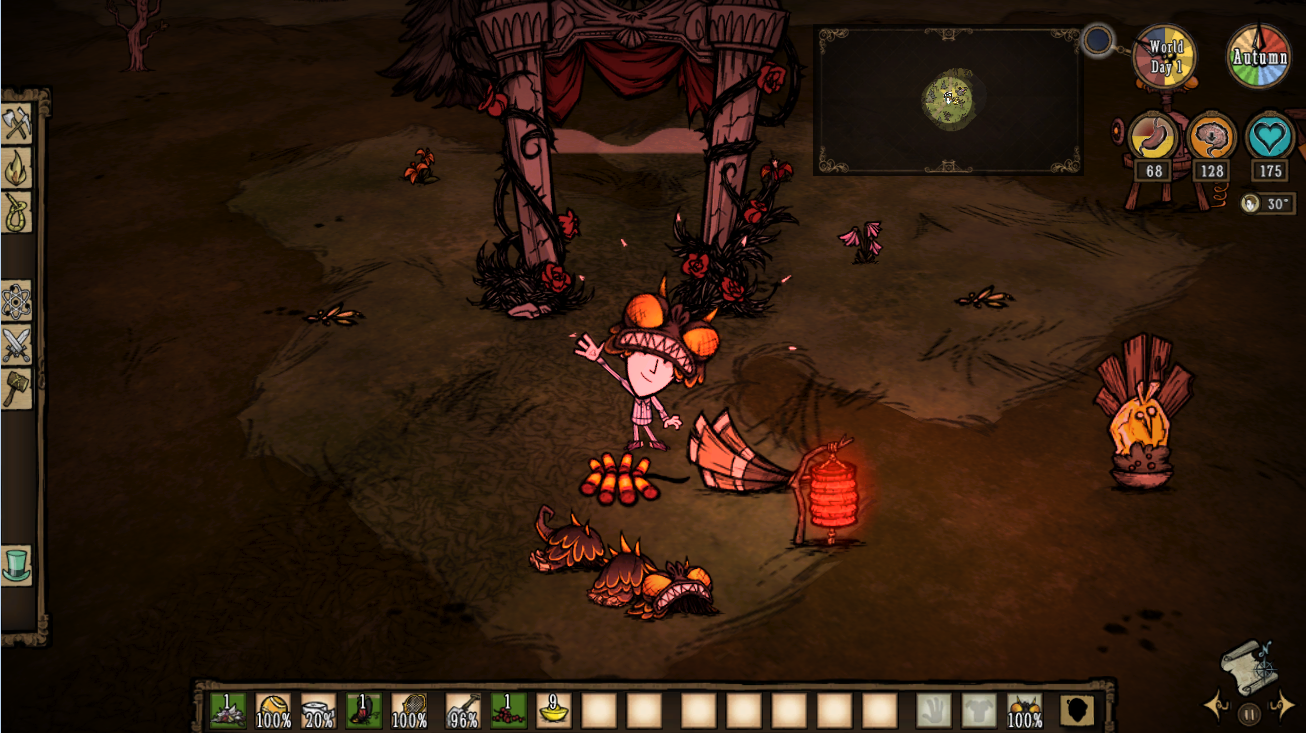1306x733 pixels.
Task: Pause the game with the pause button
Action: pos(1249,714)
